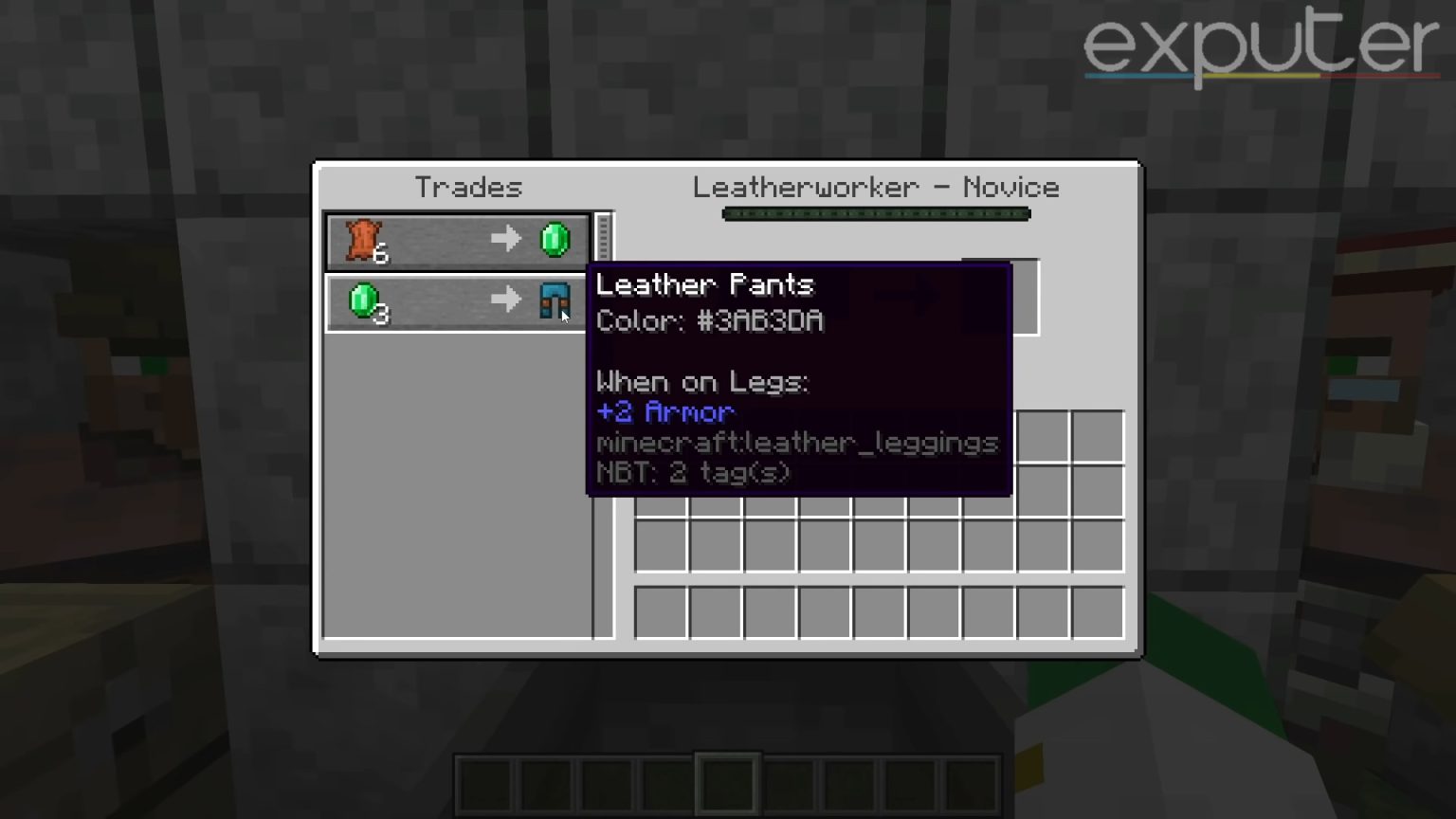Image resolution: width=1456 pixels, height=819 pixels.
Task: Click the gray arrow in the leather trade row
Action: tap(505, 240)
